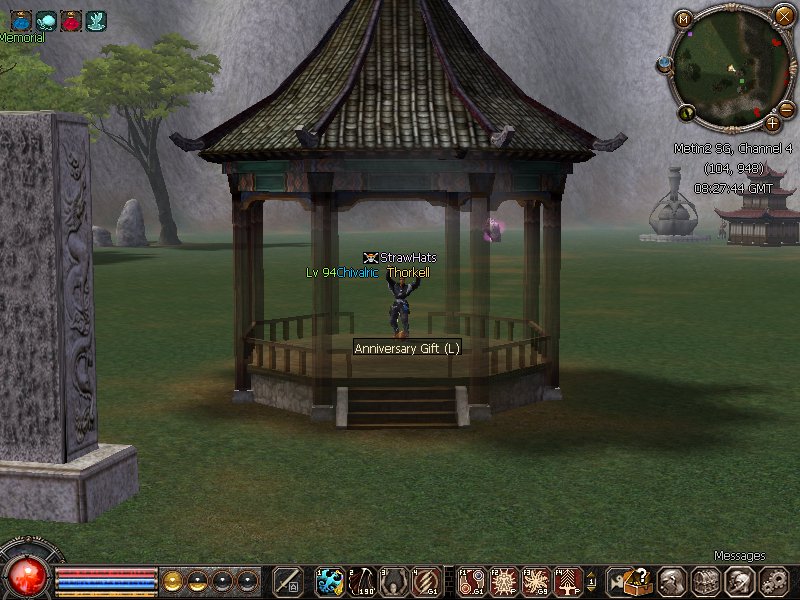This screenshot has height=600, width=800.
Task: Select the blue potion buff icon
Action: click(x=21, y=20)
